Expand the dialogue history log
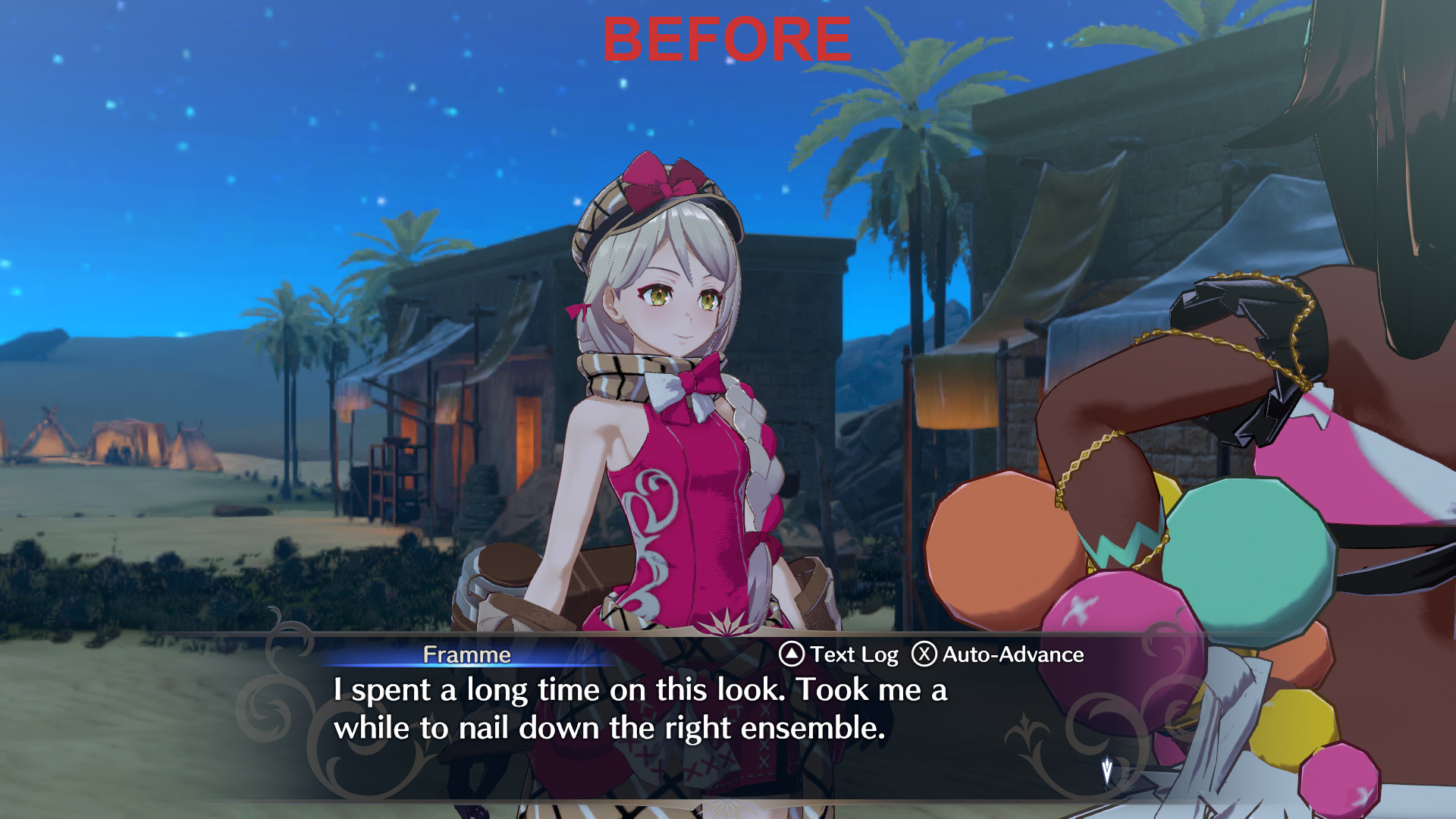The height and width of the screenshot is (819, 1456). (x=853, y=654)
